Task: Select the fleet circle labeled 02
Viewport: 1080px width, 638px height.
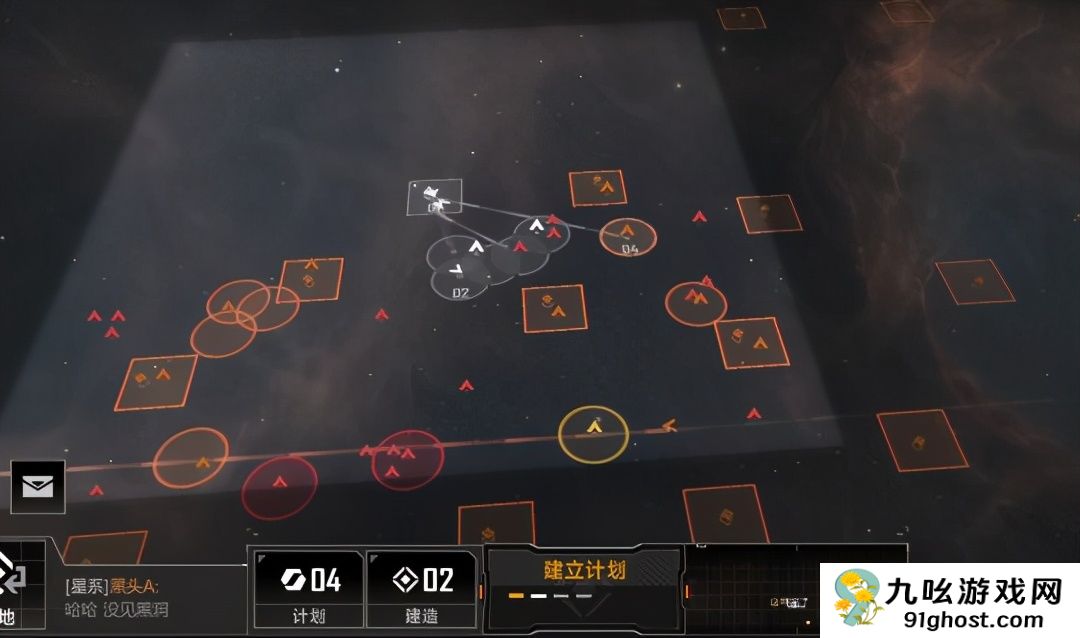Action: click(x=460, y=279)
